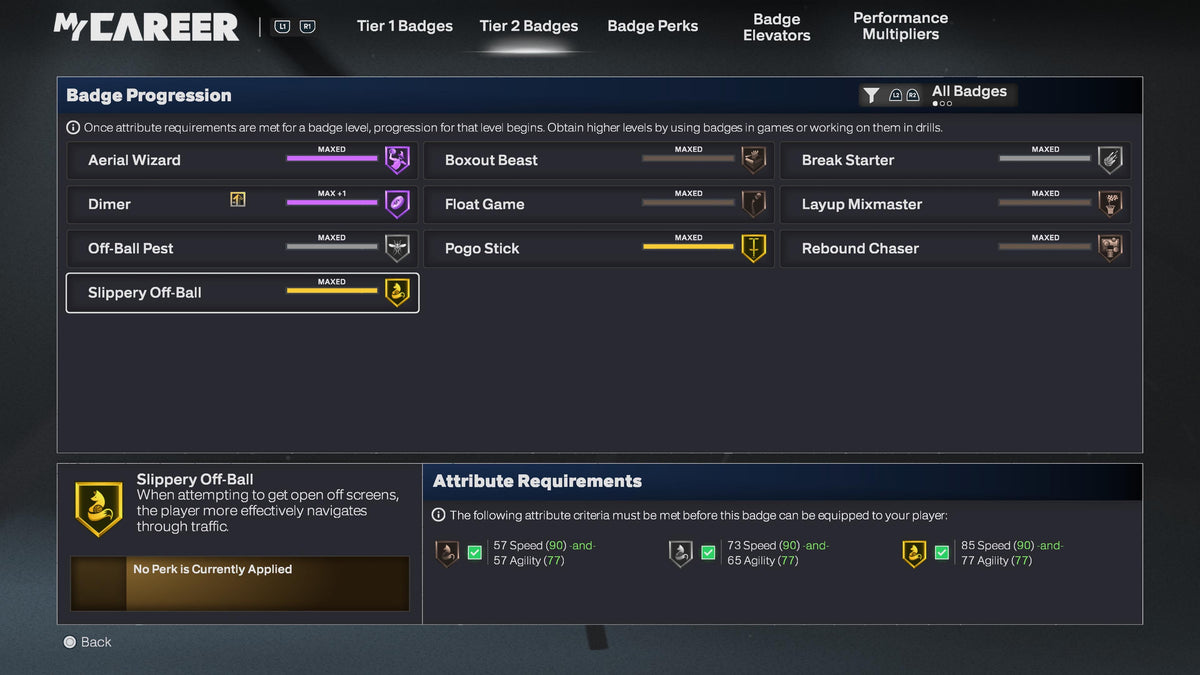
Task: Open the Break Starter badge row
Action: click(x=955, y=160)
